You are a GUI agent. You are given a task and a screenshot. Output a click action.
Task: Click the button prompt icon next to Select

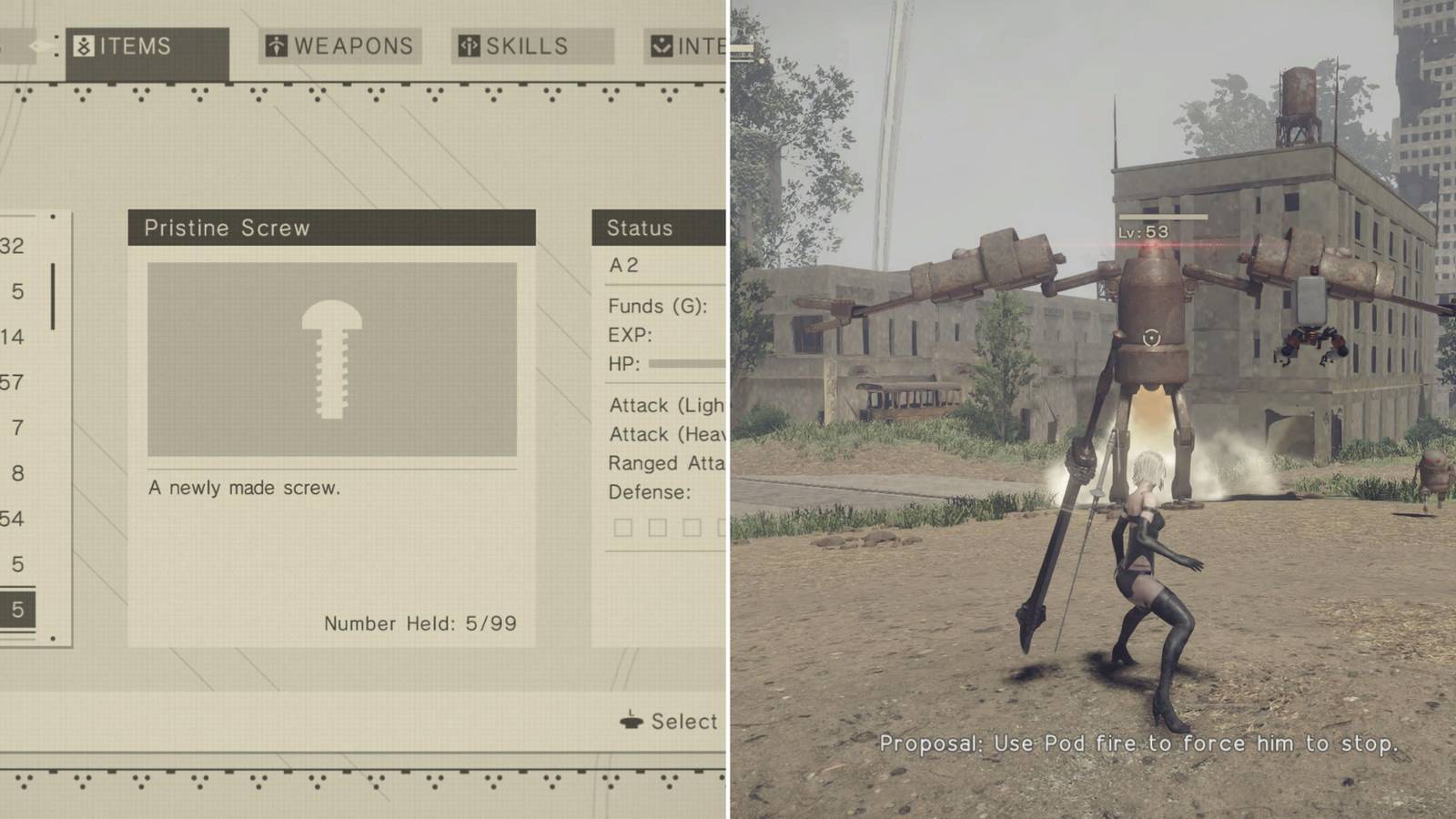point(630,722)
